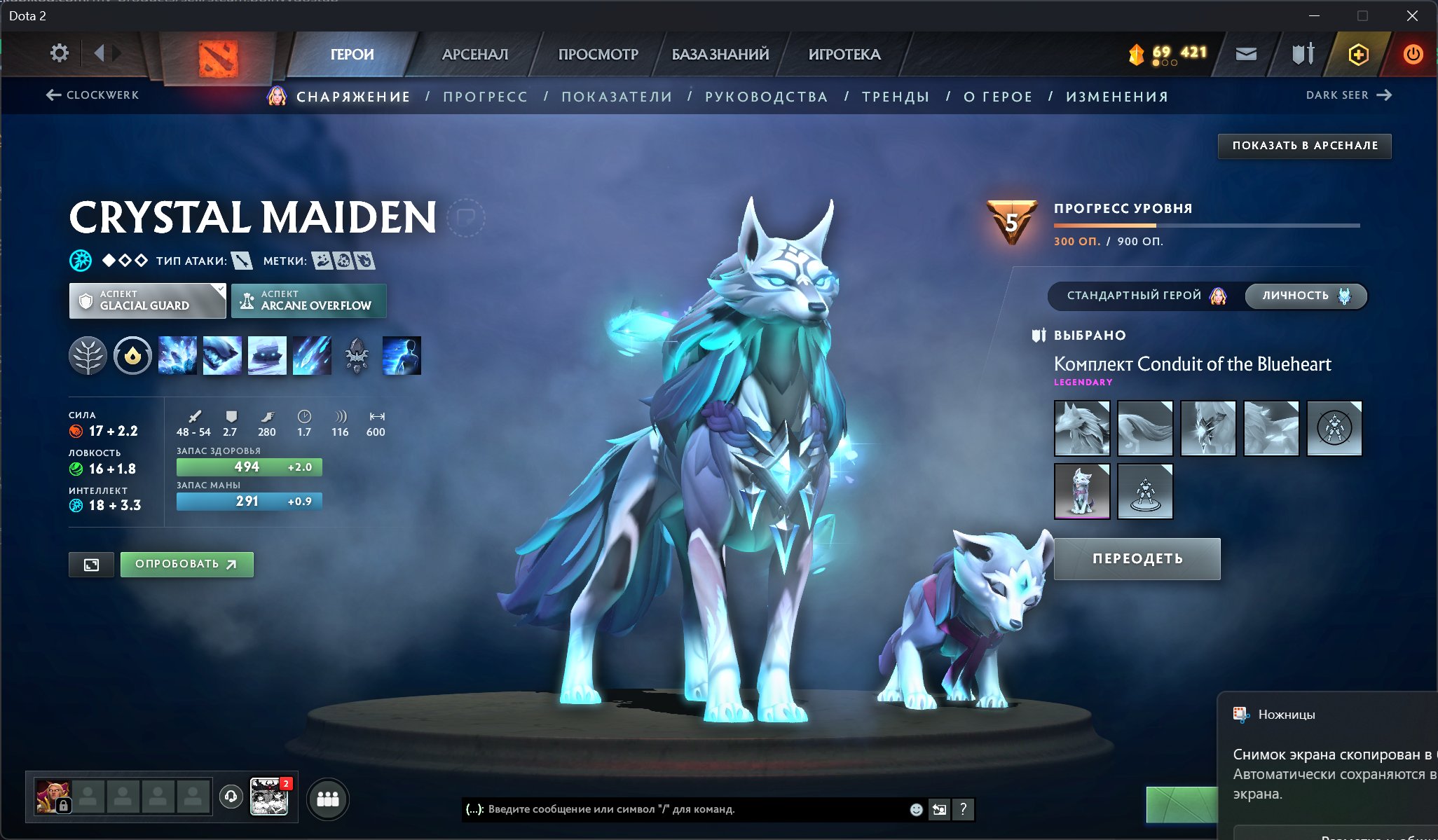1438x840 pixels.
Task: Select the Arcane Overflow aspect
Action: pyautogui.click(x=308, y=301)
